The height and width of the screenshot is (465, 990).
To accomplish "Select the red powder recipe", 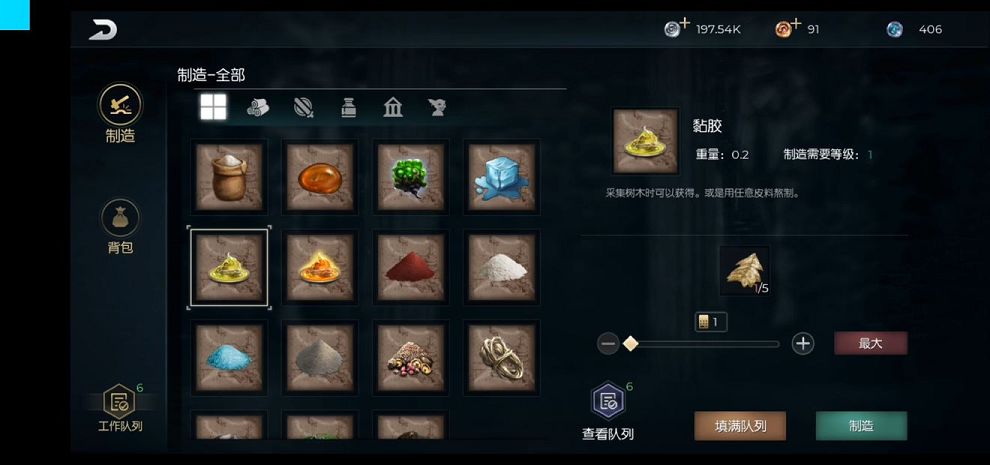I will click(x=410, y=267).
